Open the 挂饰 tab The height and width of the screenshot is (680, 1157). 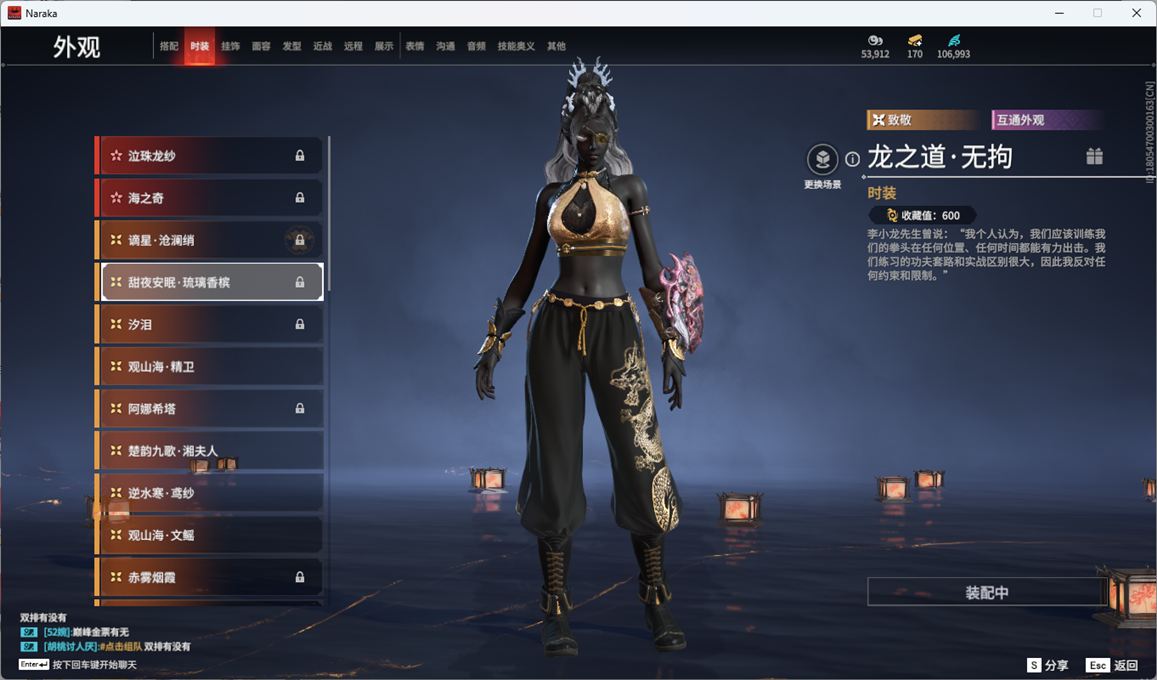point(230,46)
